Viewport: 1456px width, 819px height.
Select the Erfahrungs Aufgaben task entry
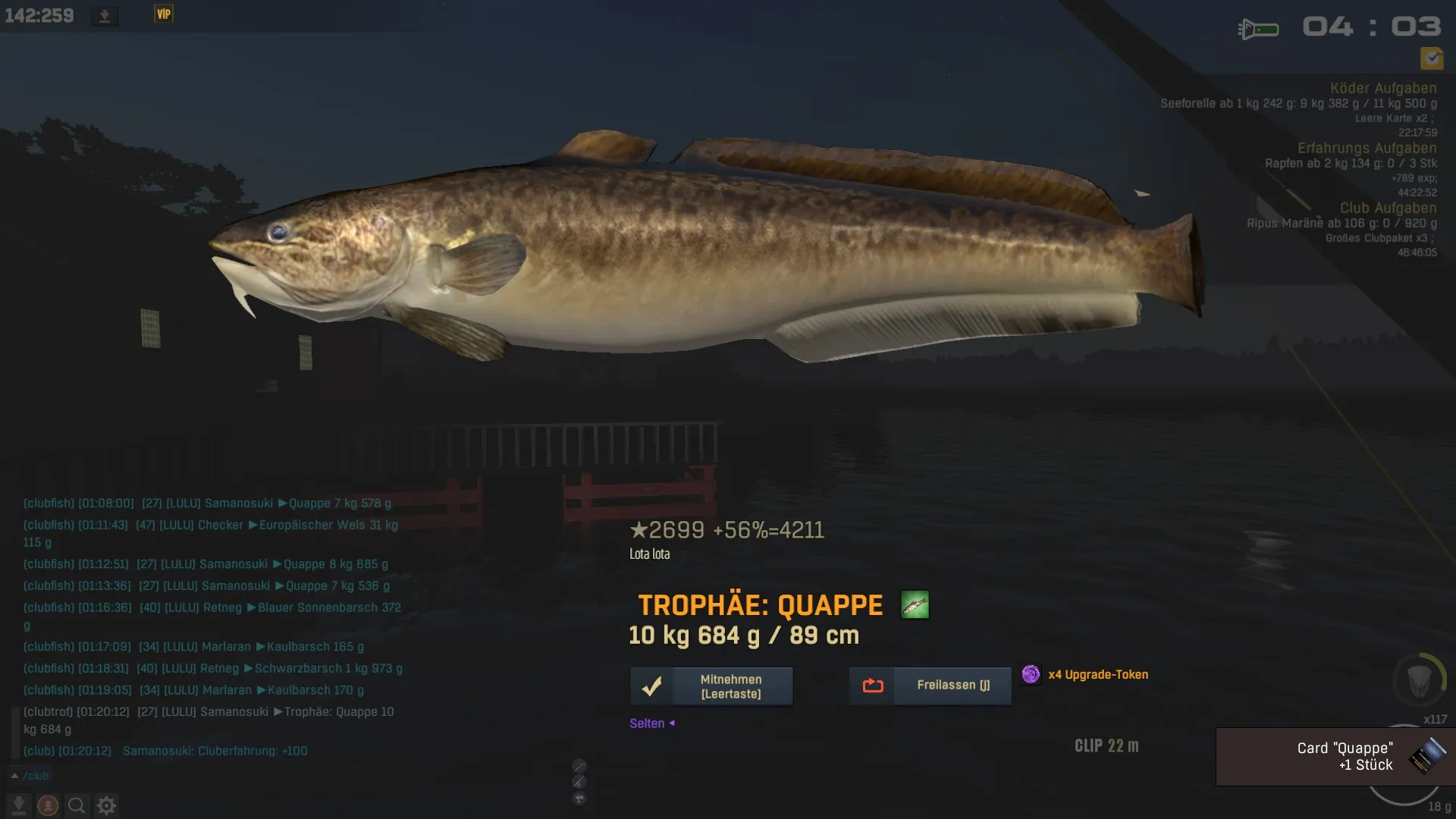coord(1366,148)
